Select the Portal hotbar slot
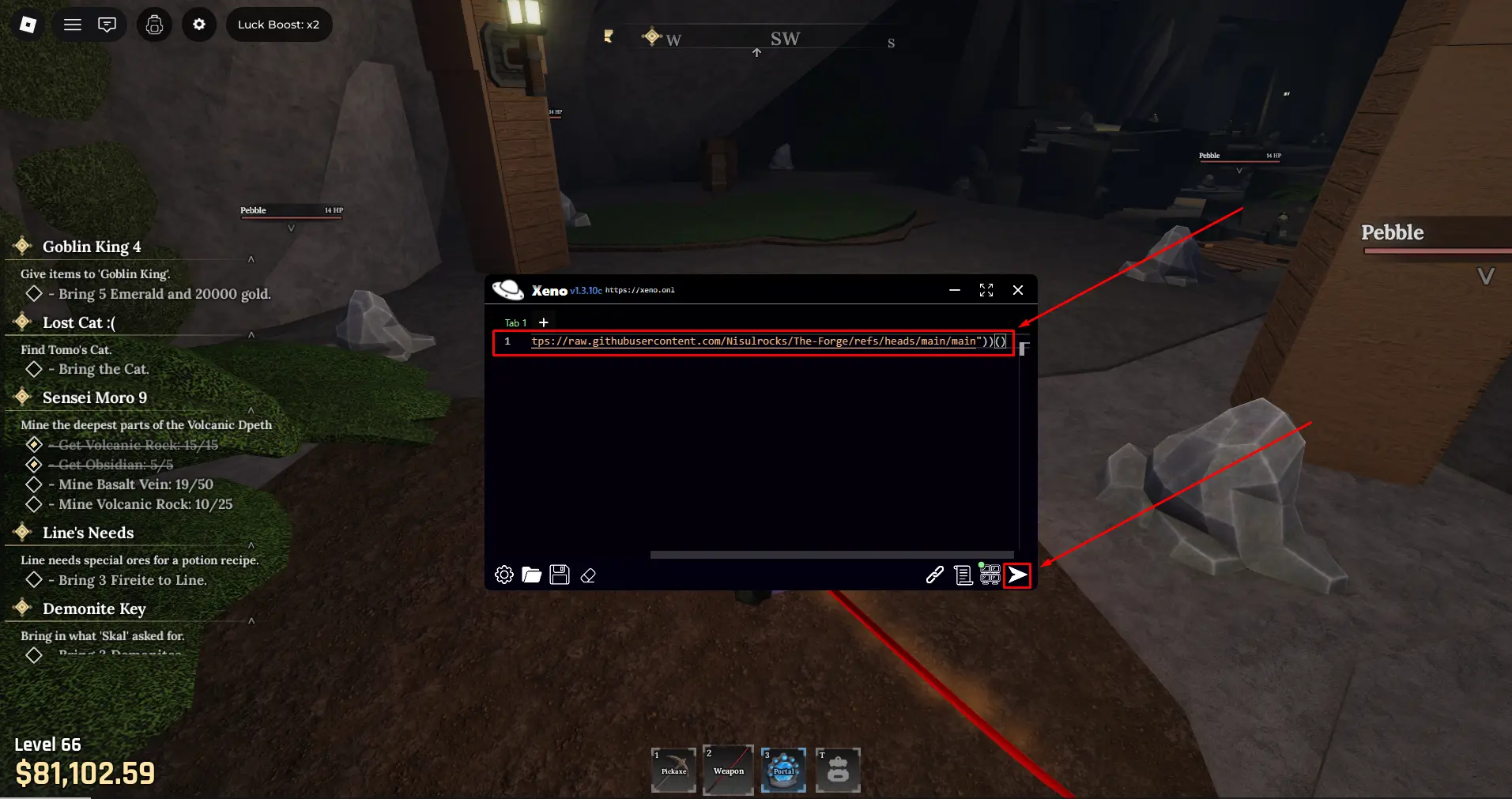This screenshot has width=1512, height=799. pyautogui.click(x=783, y=769)
